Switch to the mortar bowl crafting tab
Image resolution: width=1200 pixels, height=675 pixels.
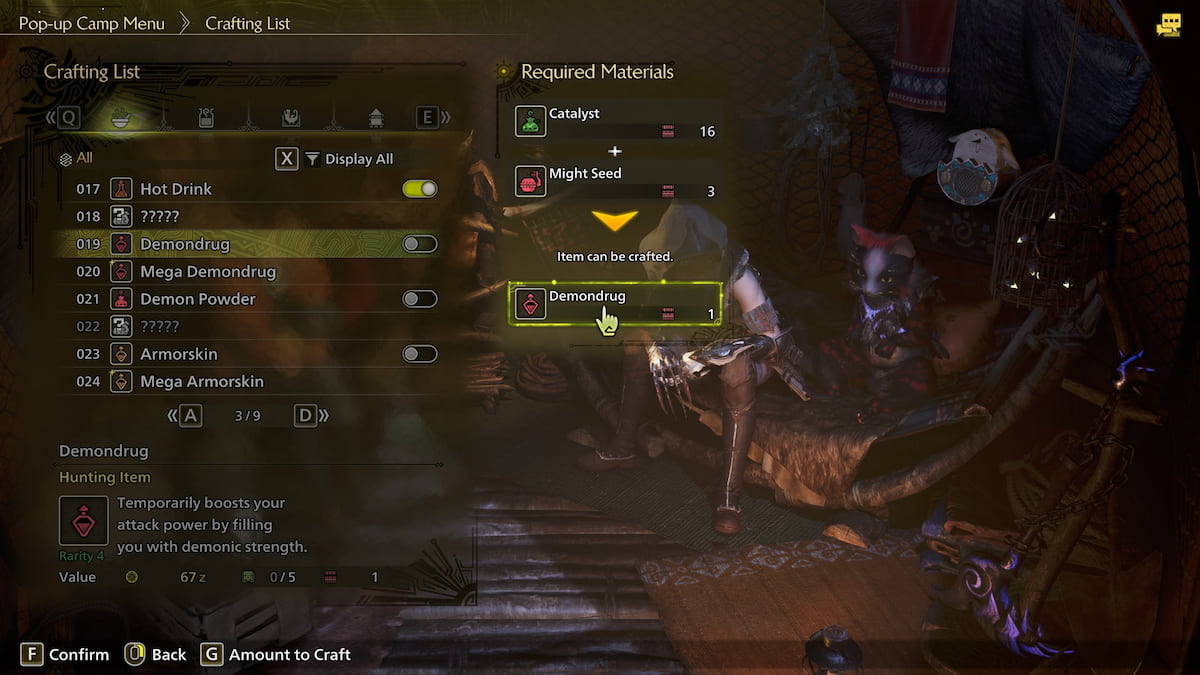pos(119,118)
